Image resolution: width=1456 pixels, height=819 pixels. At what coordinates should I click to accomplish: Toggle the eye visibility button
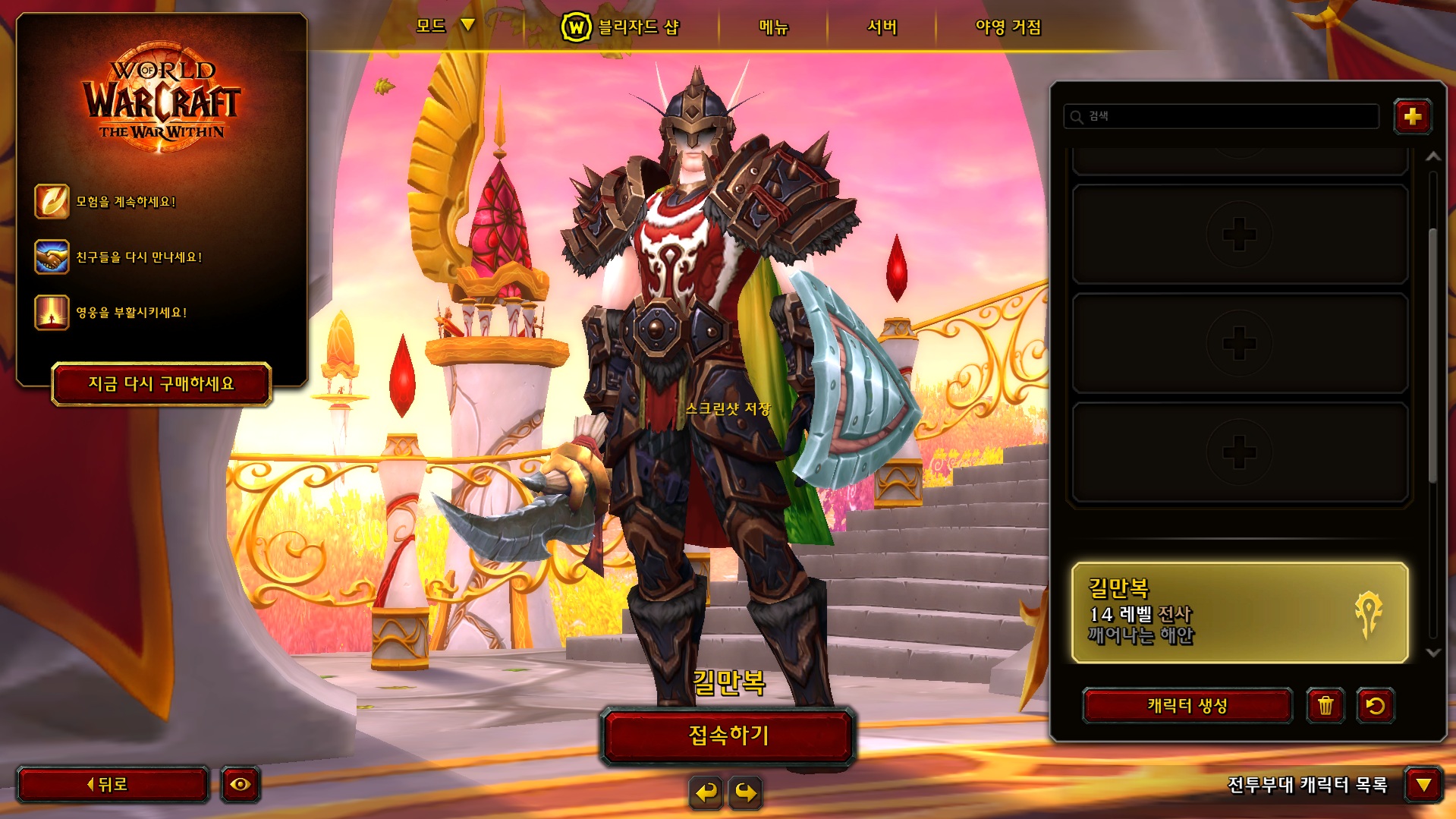tap(241, 785)
